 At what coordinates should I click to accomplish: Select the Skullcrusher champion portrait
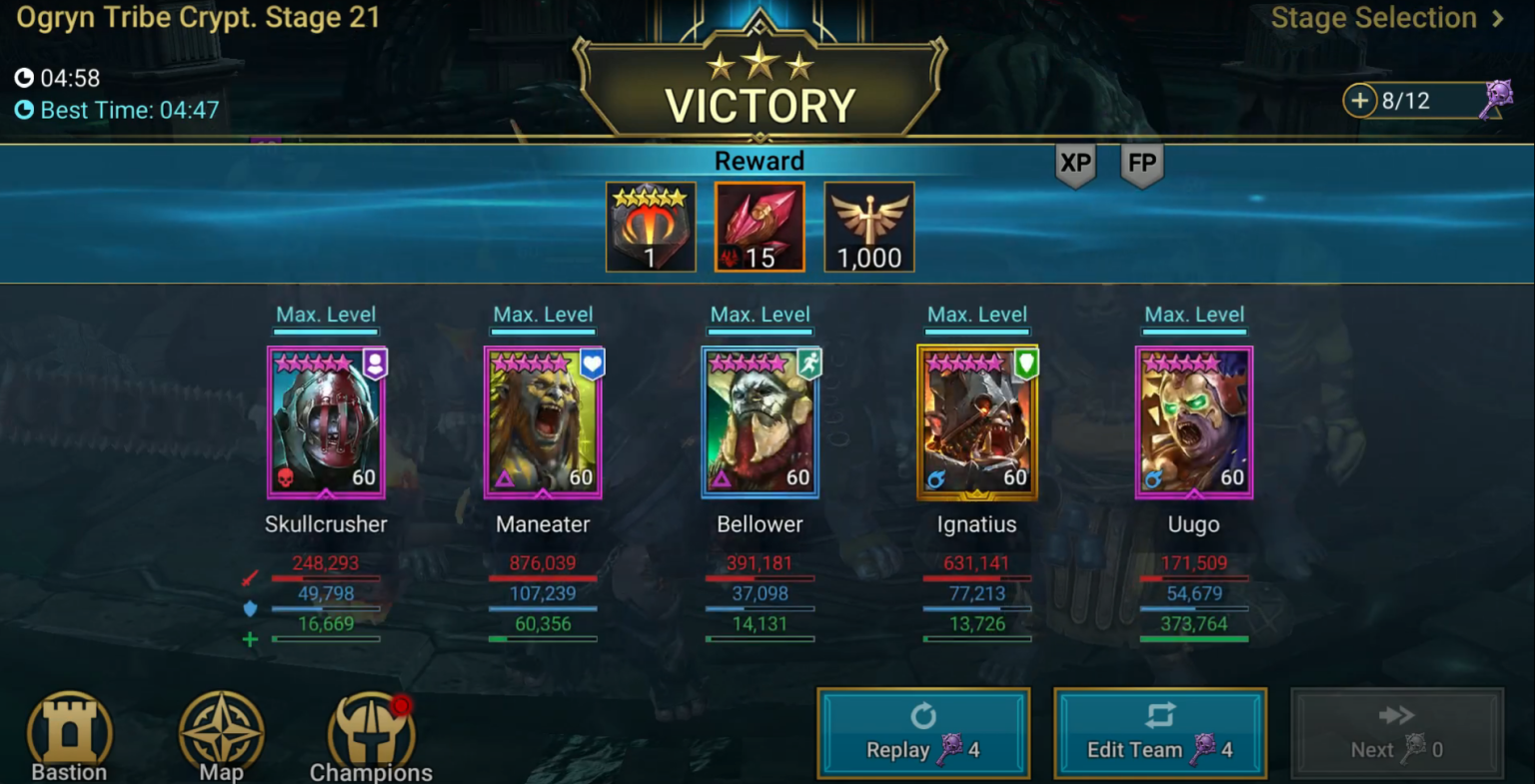point(327,421)
